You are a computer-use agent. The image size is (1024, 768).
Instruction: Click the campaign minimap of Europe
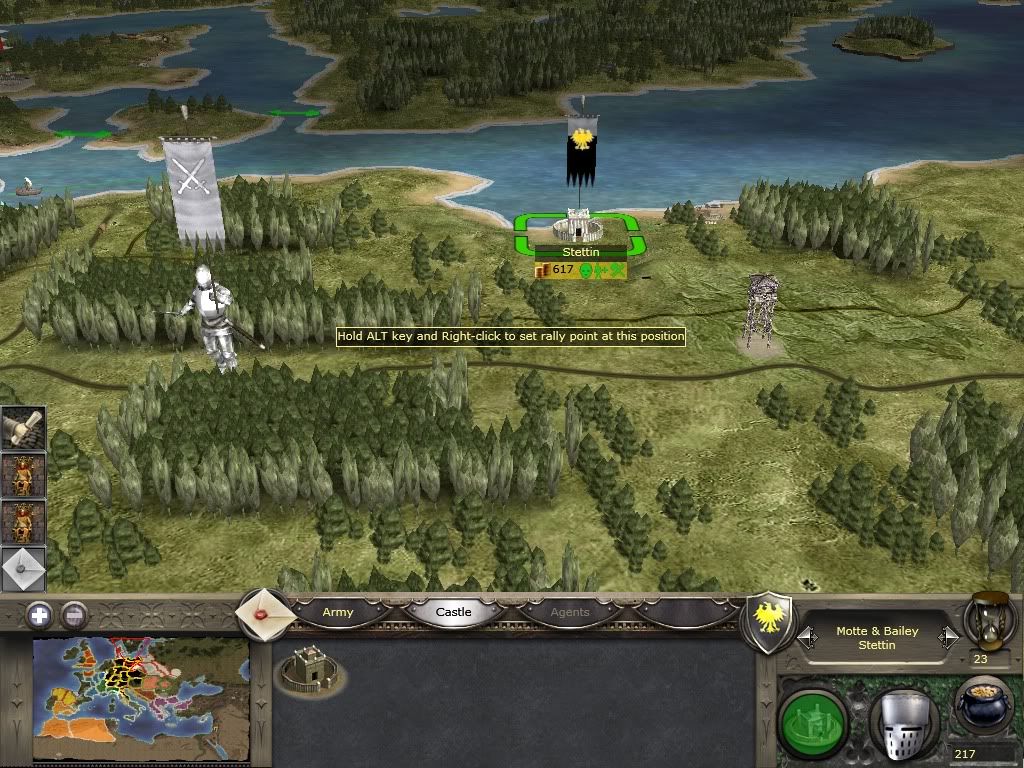point(140,699)
